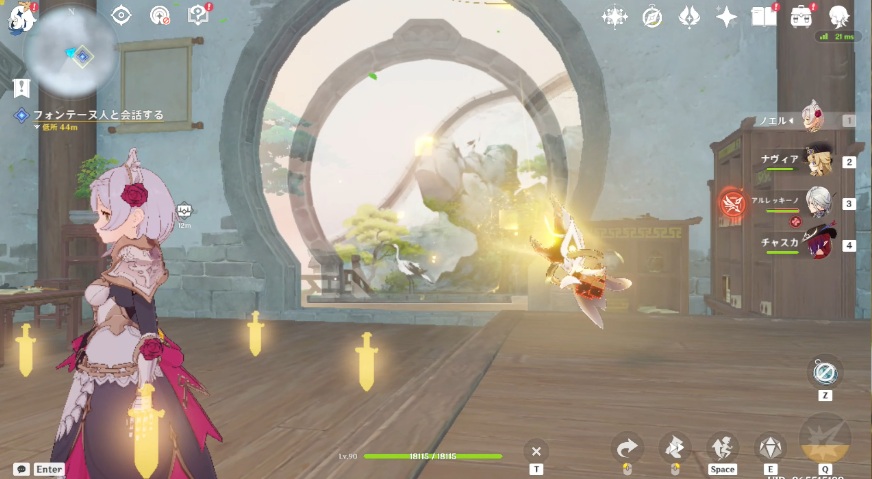Click the eye-shaped icon beside the minimap
Viewport: 872px width, 479px height.
click(121, 15)
